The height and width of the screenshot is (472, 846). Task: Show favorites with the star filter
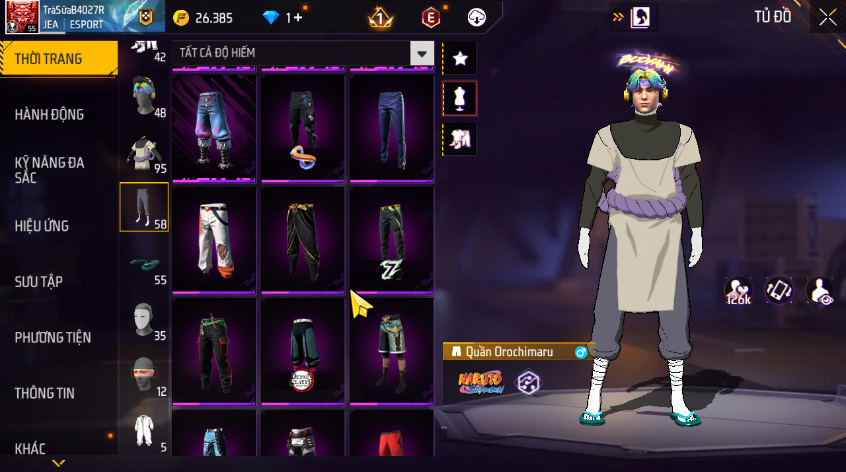pyautogui.click(x=460, y=59)
